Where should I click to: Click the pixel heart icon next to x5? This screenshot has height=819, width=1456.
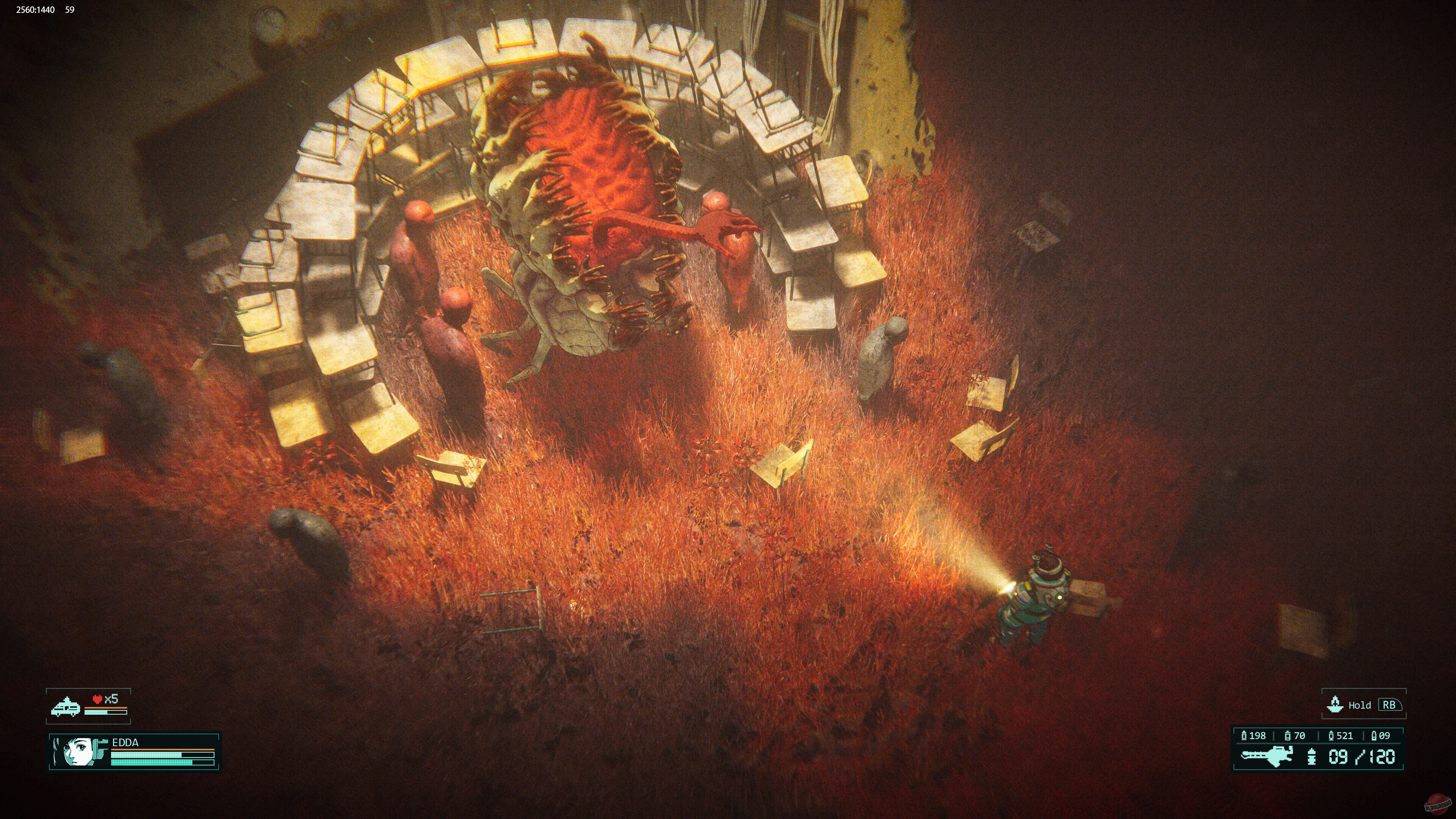point(97,698)
